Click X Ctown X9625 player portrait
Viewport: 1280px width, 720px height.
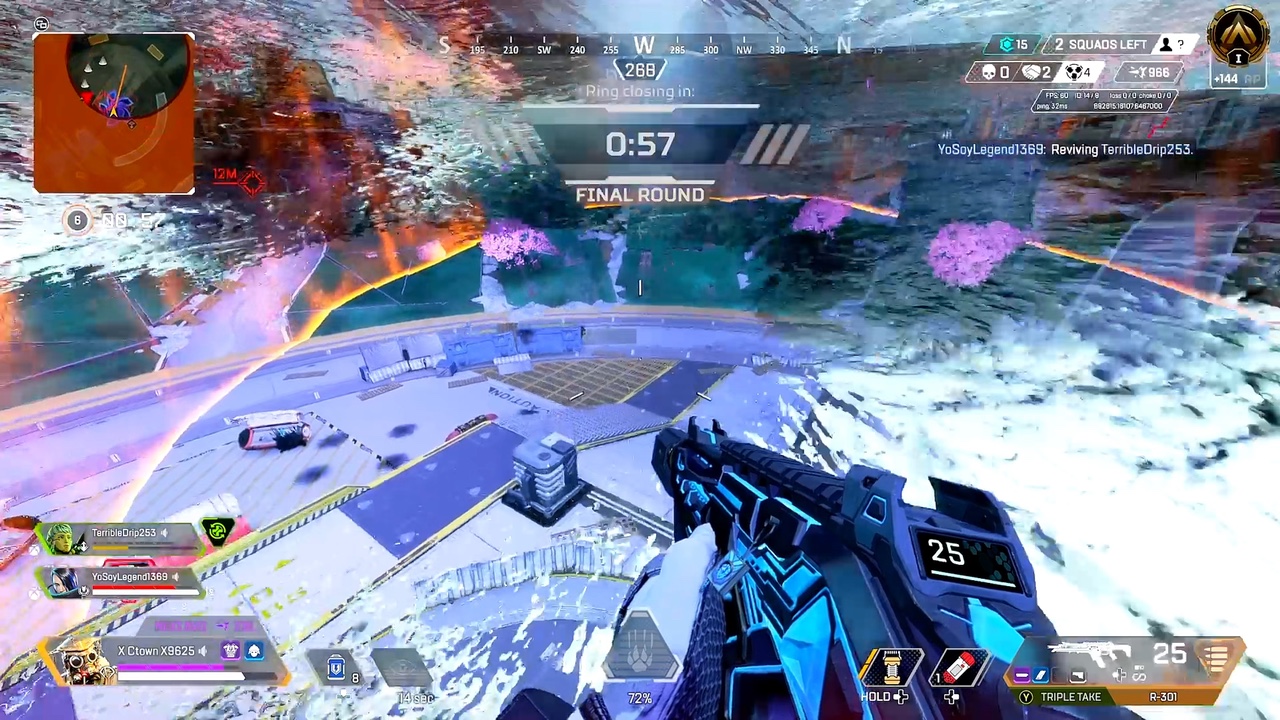(80, 658)
